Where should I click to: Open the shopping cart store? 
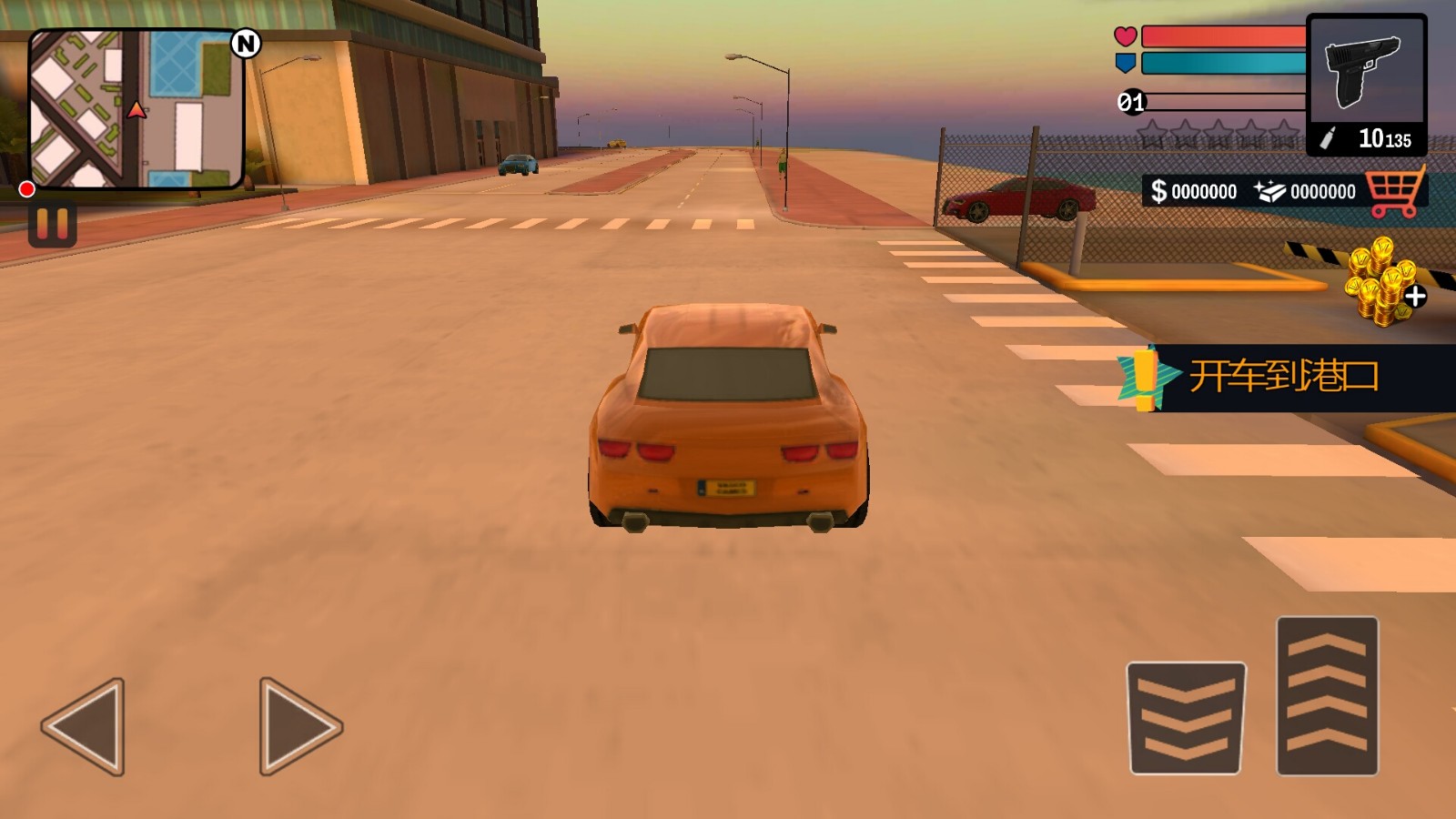[x=1394, y=192]
